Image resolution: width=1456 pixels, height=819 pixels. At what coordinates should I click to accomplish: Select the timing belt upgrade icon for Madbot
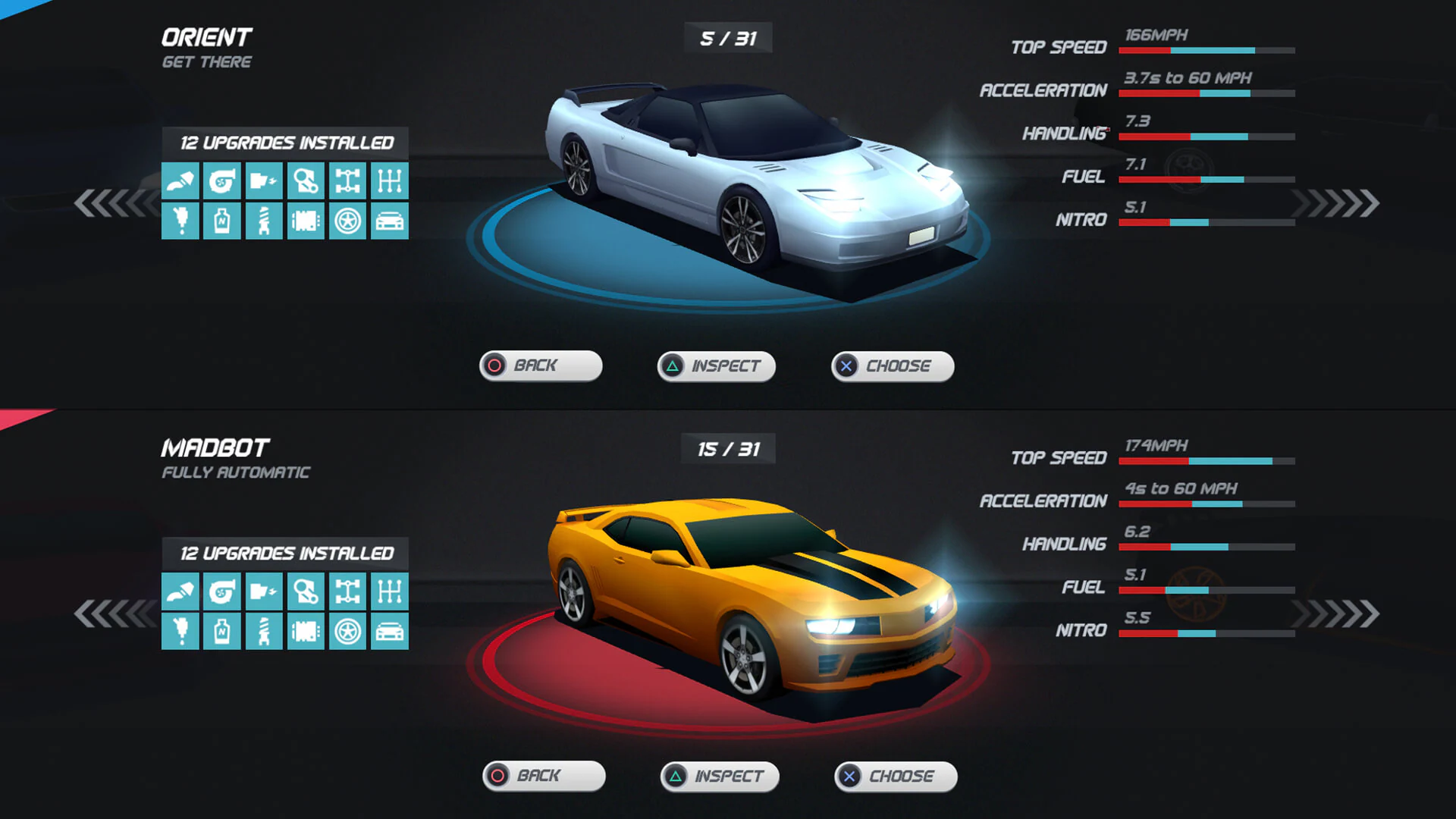click(306, 590)
